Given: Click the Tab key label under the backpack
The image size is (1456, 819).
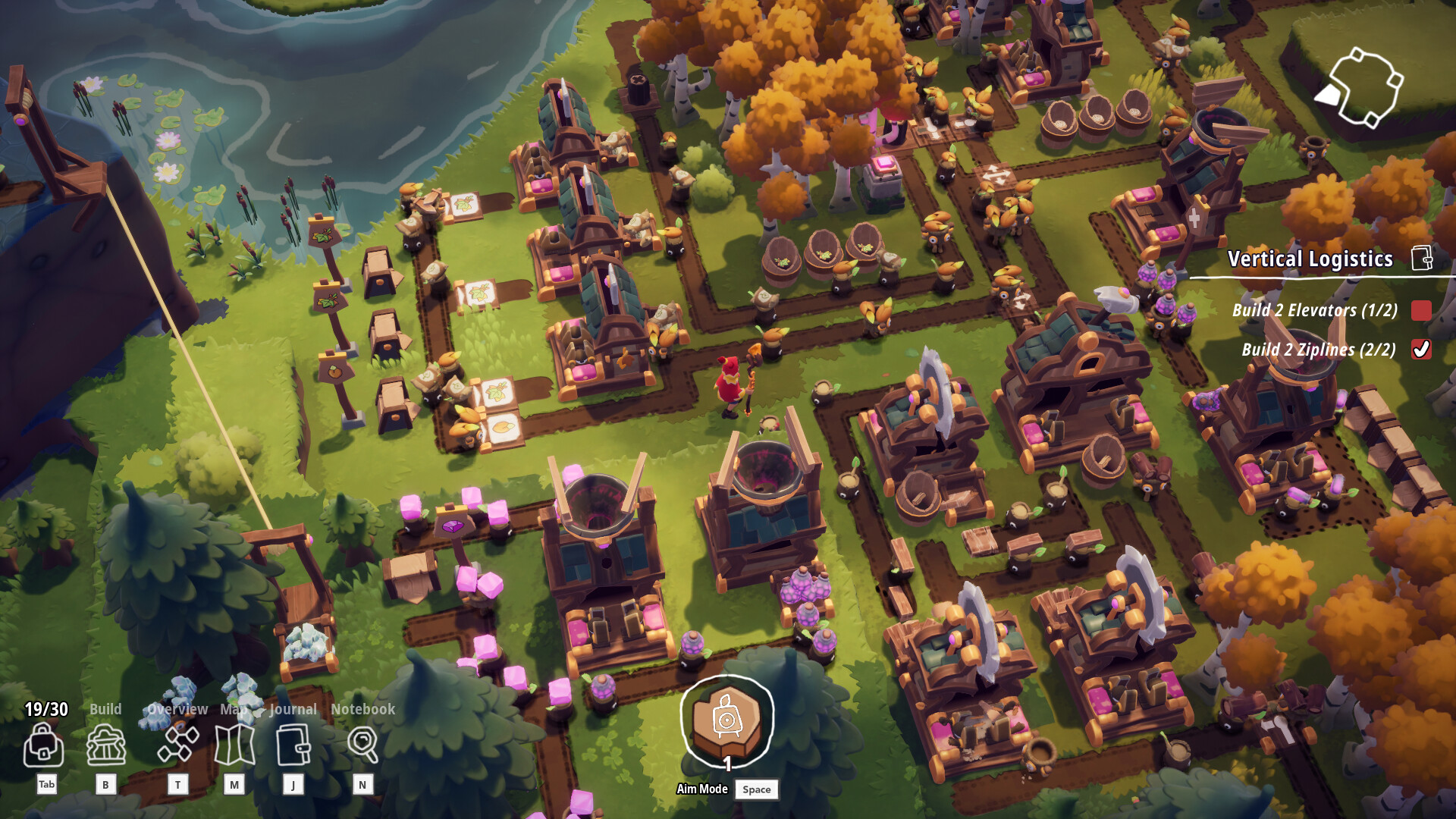Looking at the screenshot, I should point(45,785).
